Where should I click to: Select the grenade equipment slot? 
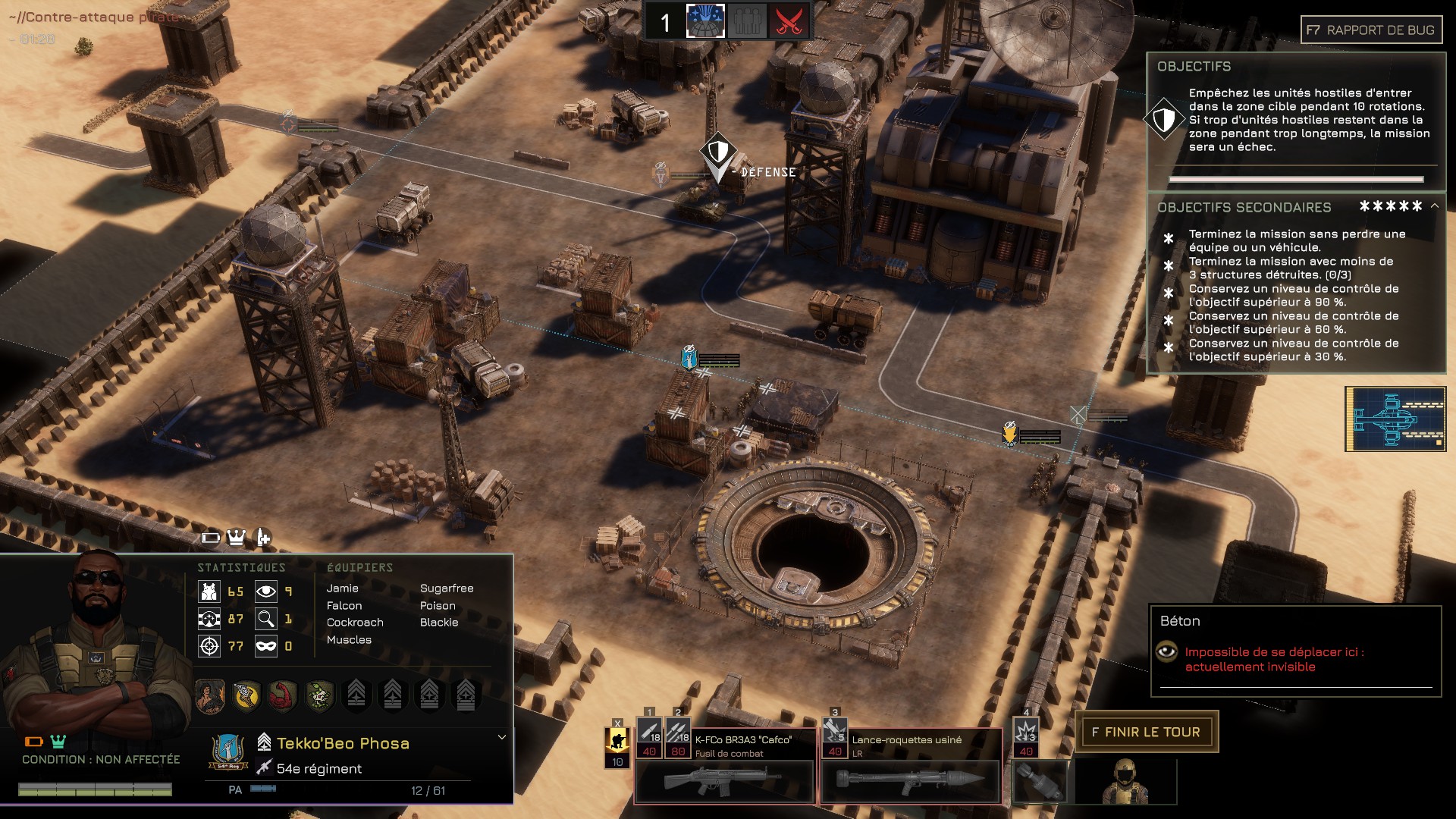tap(1040, 781)
